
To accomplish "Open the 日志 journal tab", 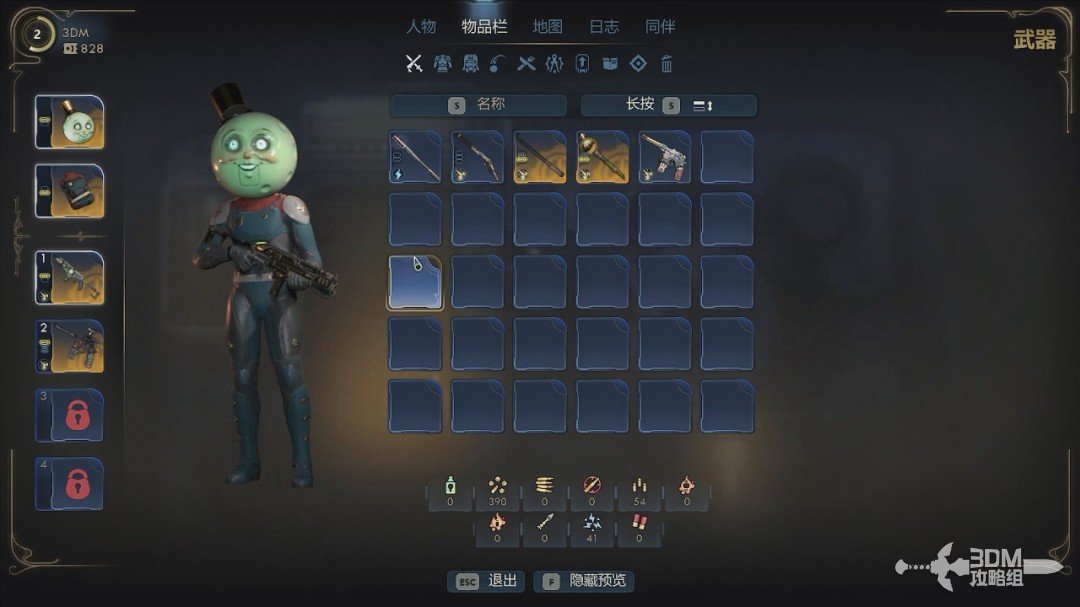I will point(604,27).
